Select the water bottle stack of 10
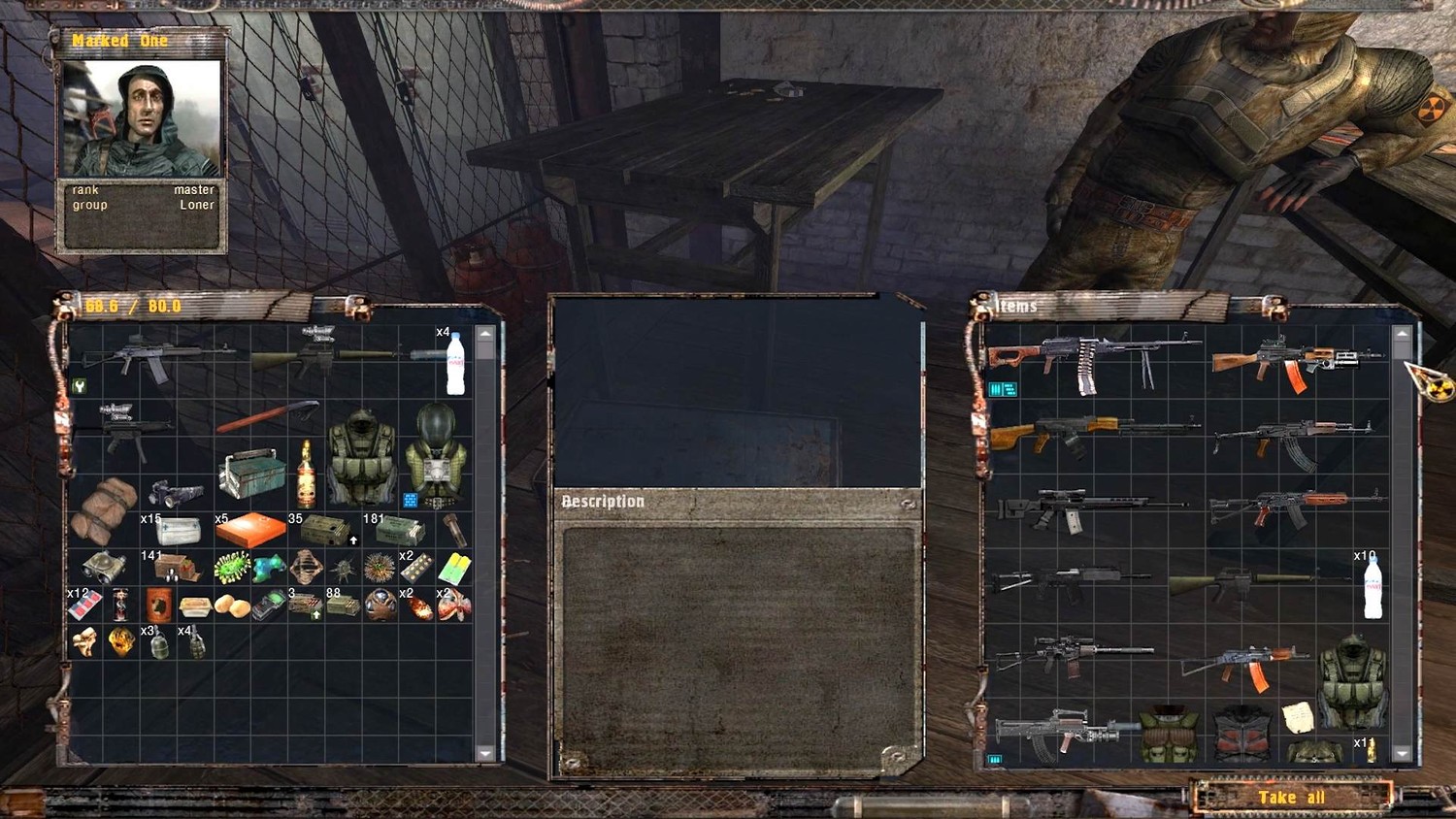The height and width of the screenshot is (819, 1456). 1373,585
